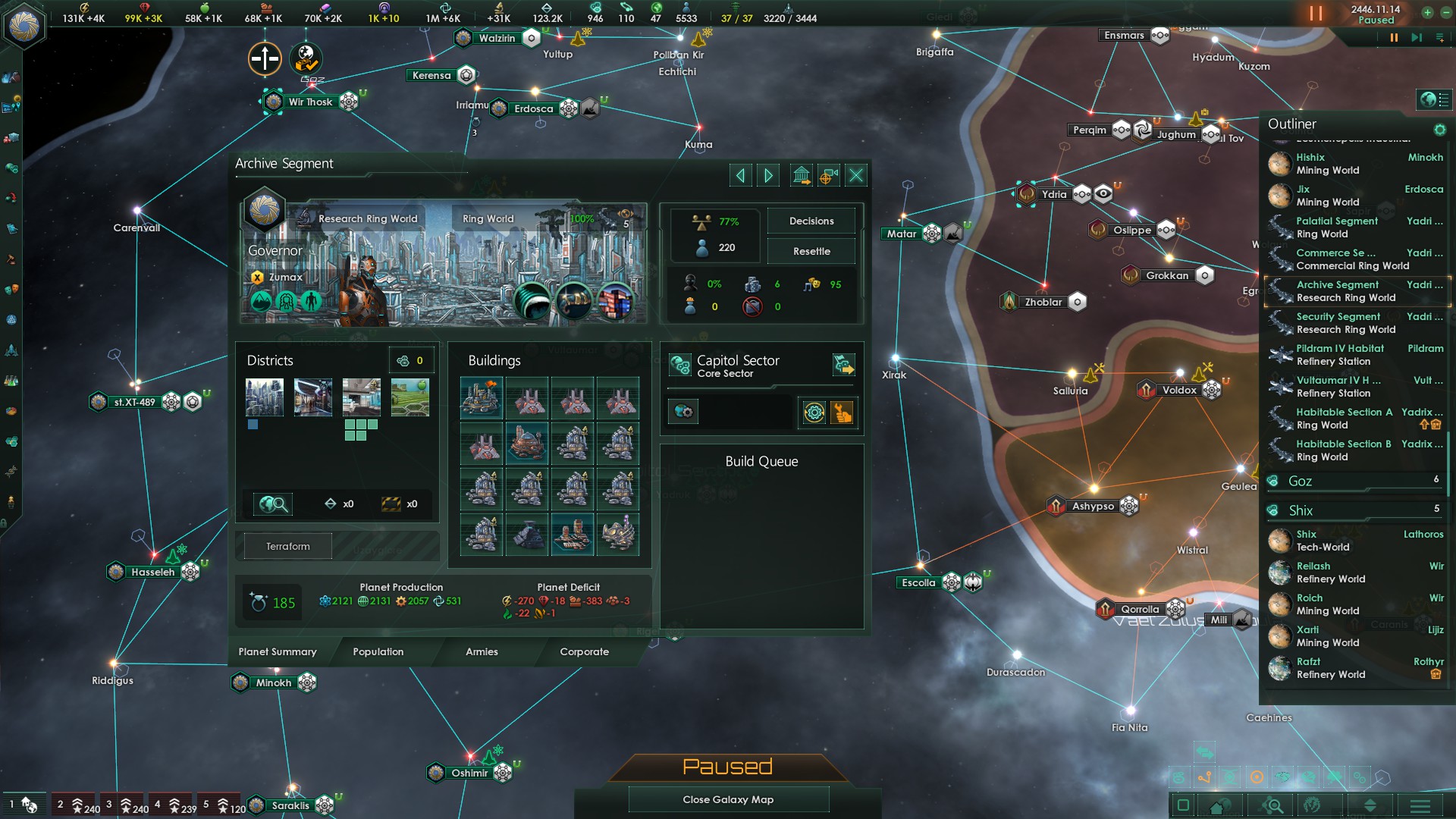Viewport: 1456px width, 819px height.
Task: Open the Outliner settings gear icon
Action: coord(1440,128)
